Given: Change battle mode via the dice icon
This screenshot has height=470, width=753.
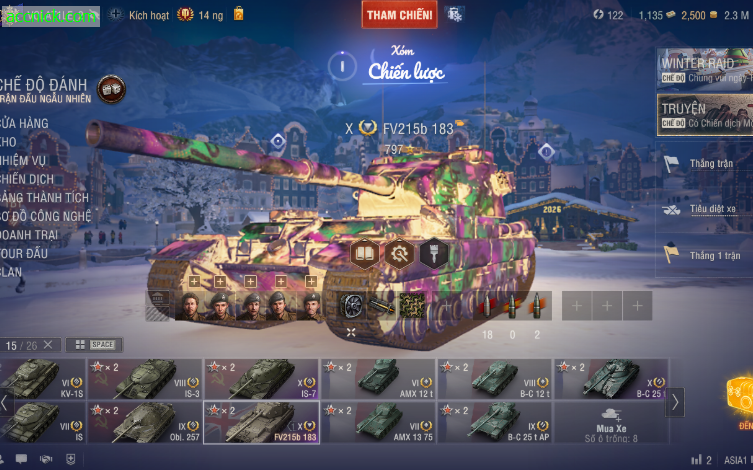Looking at the screenshot, I should [111, 89].
